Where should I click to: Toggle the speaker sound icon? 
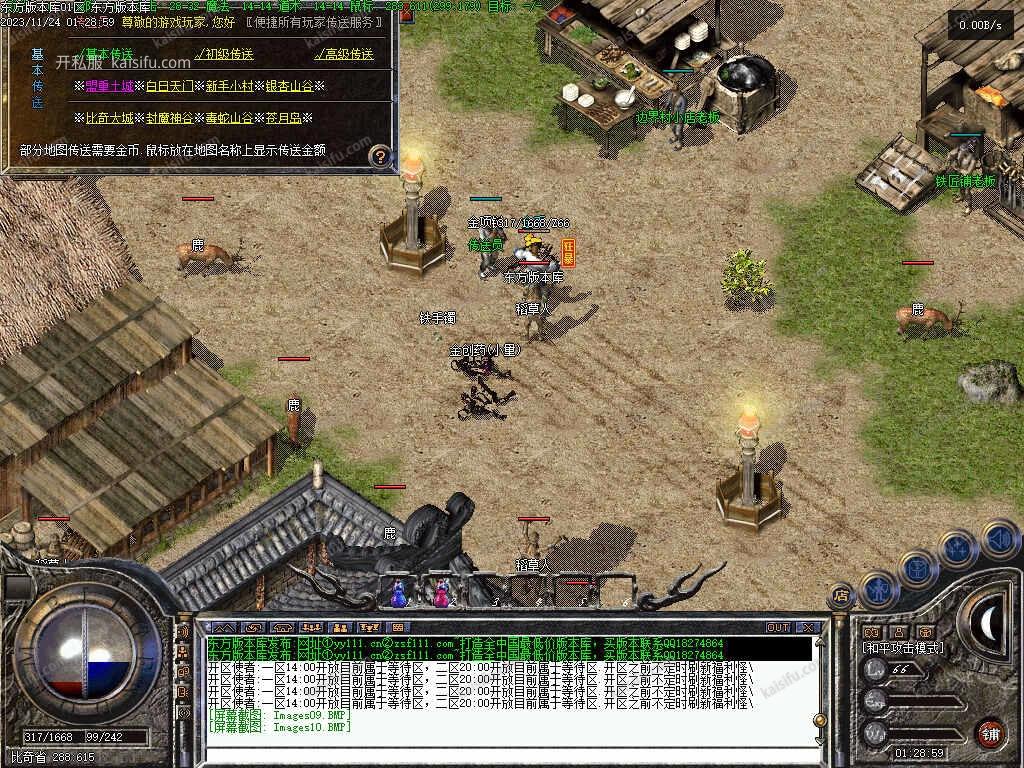[998, 539]
